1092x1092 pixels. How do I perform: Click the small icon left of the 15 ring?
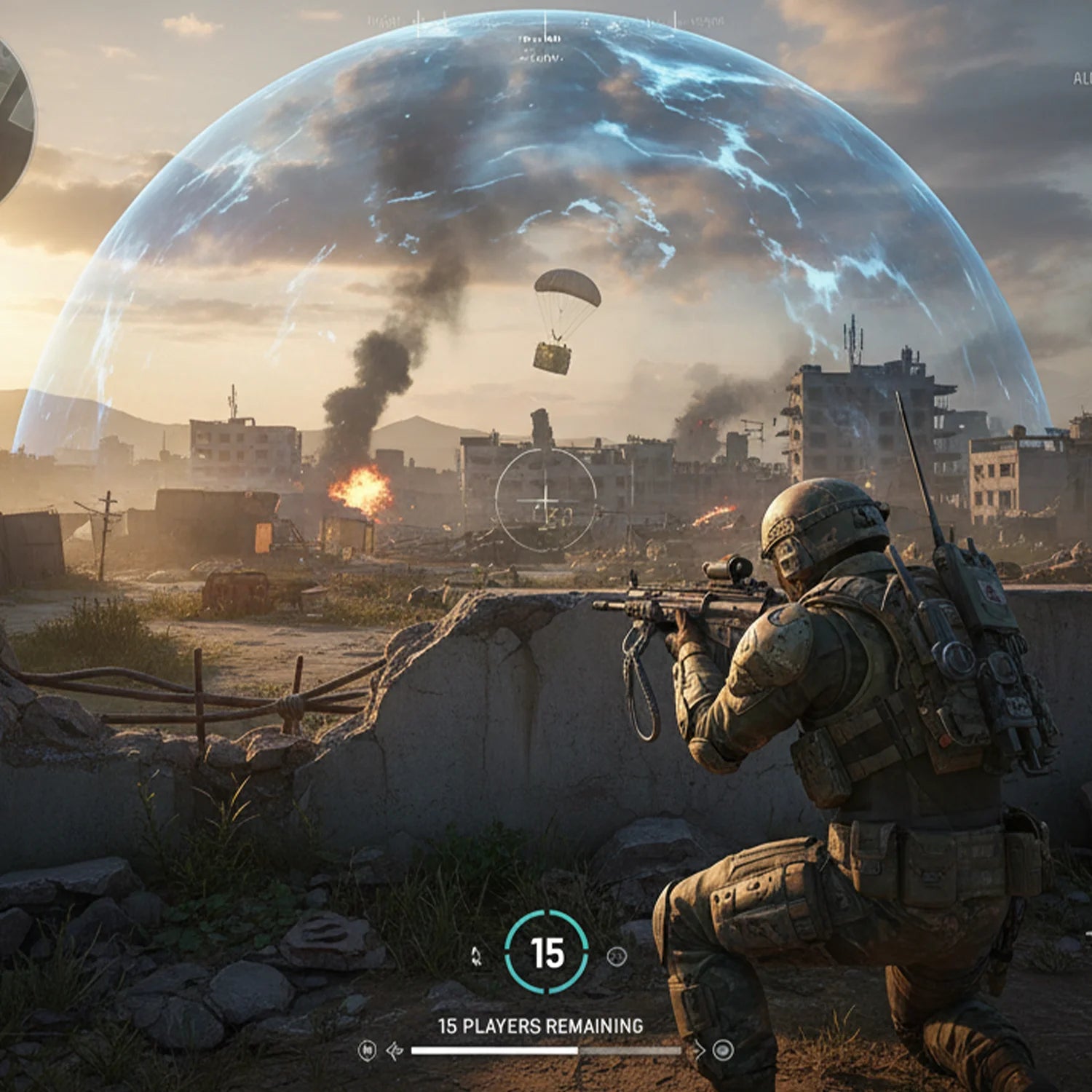point(476,956)
